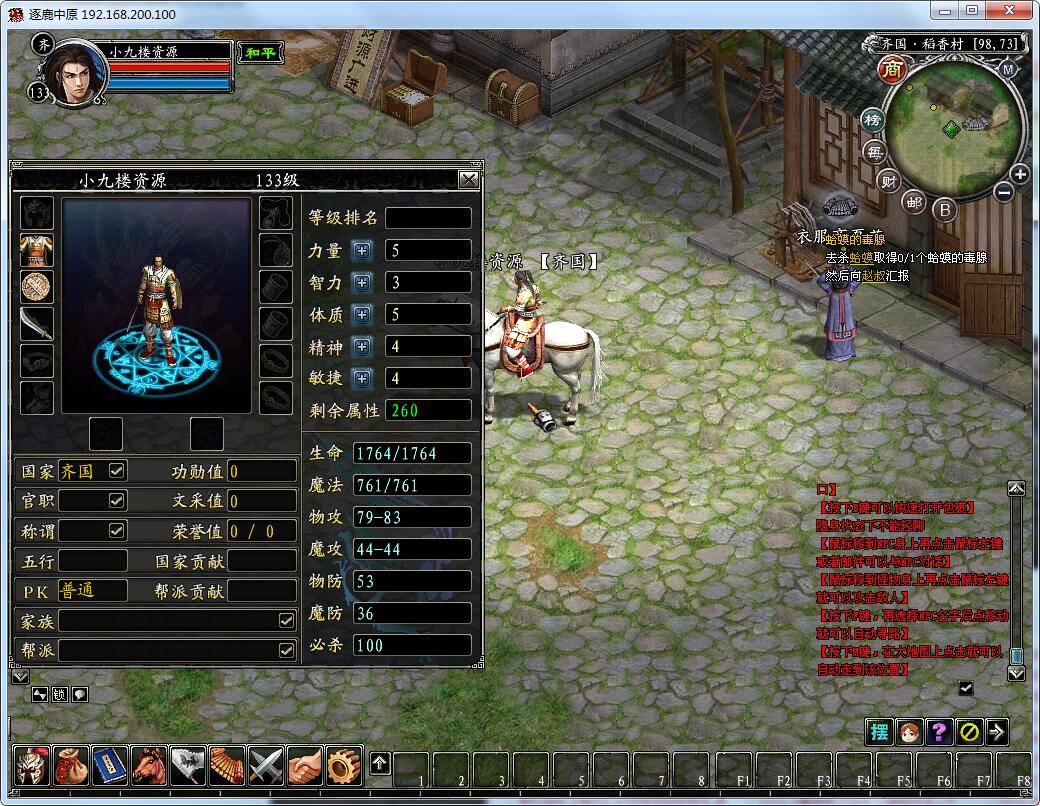Select the equipped body armor slot

pyautogui.click(x=37, y=250)
